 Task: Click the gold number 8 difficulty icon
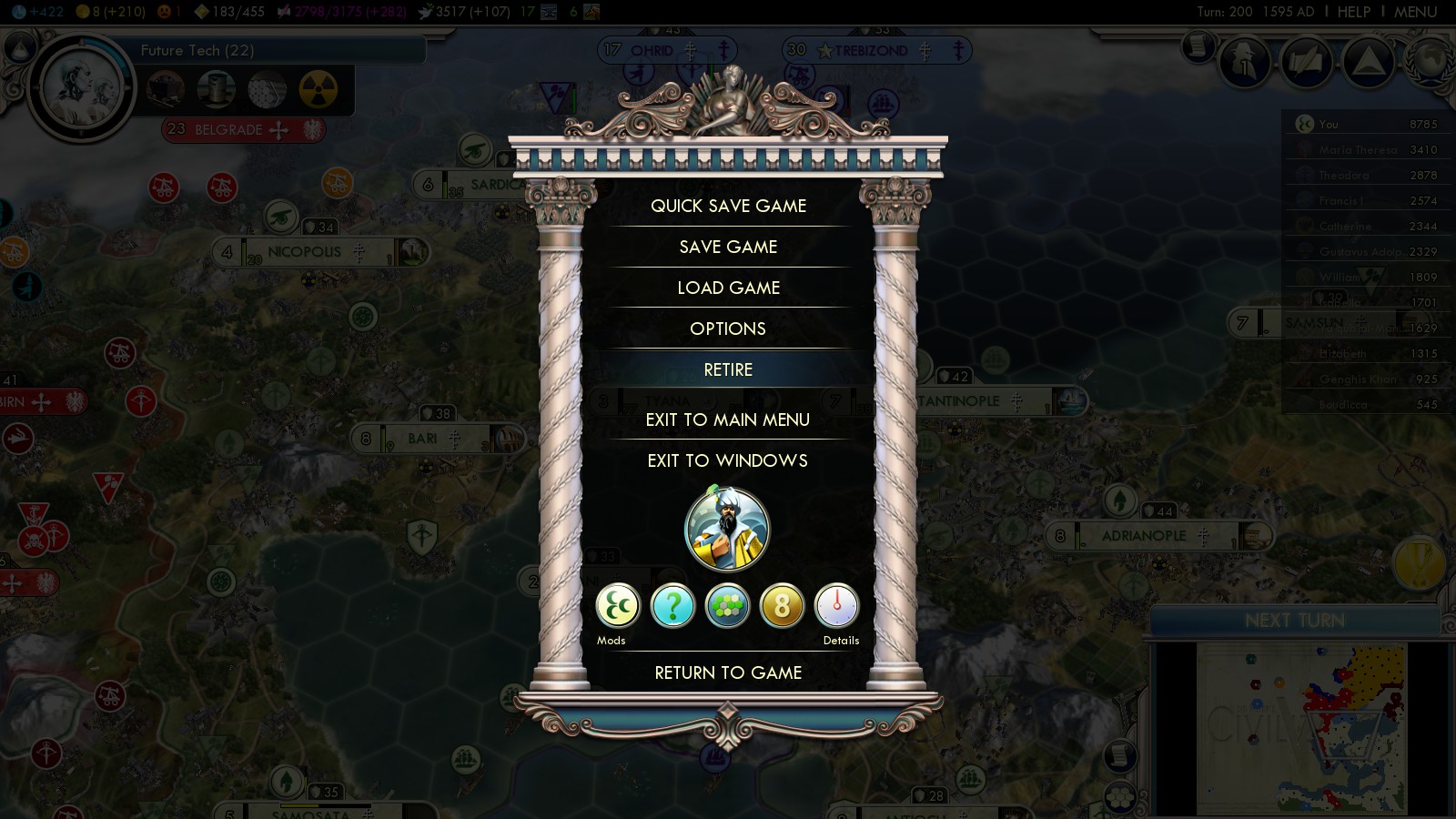(782, 606)
